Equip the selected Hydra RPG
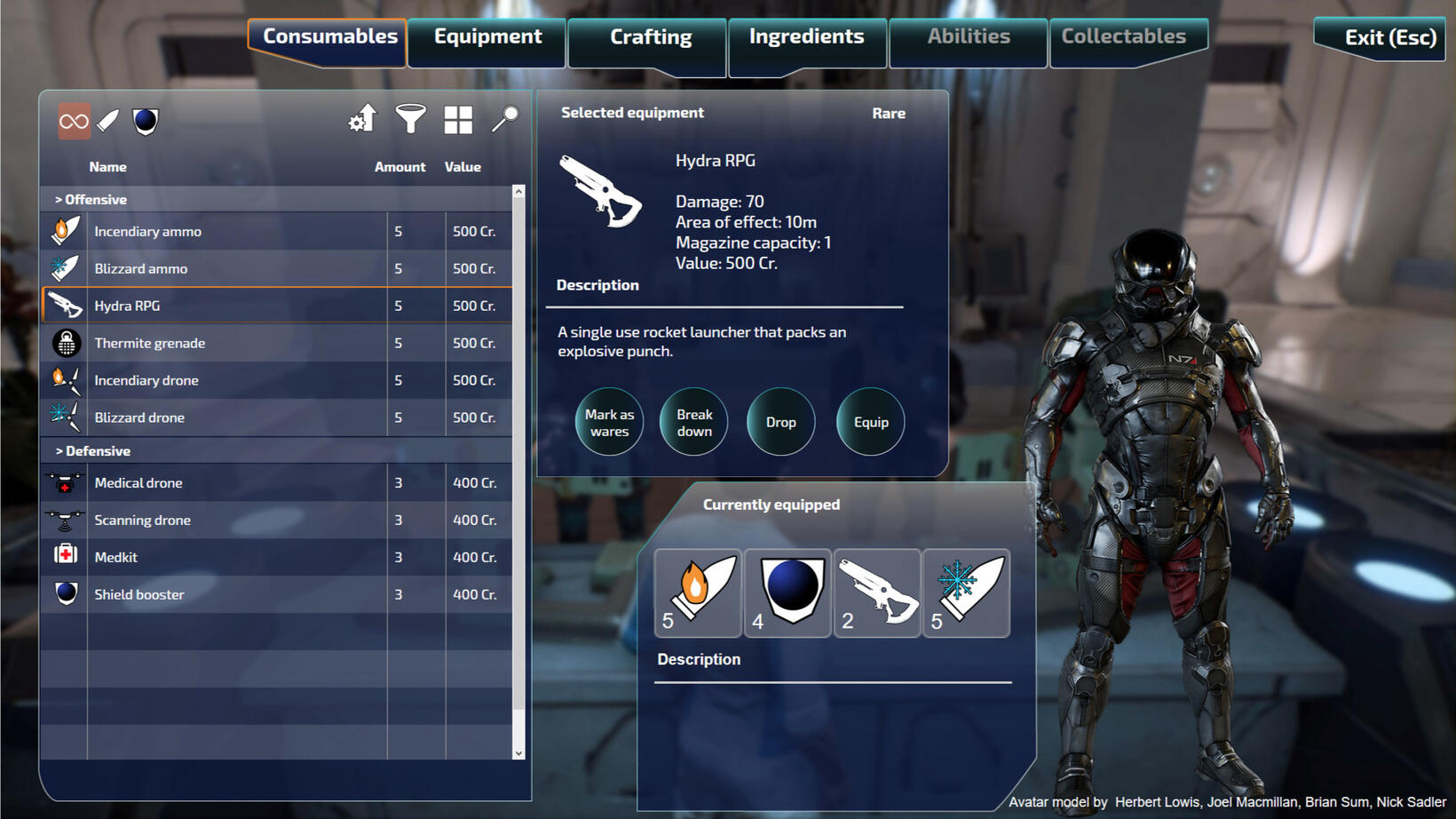The image size is (1456, 819). point(870,422)
